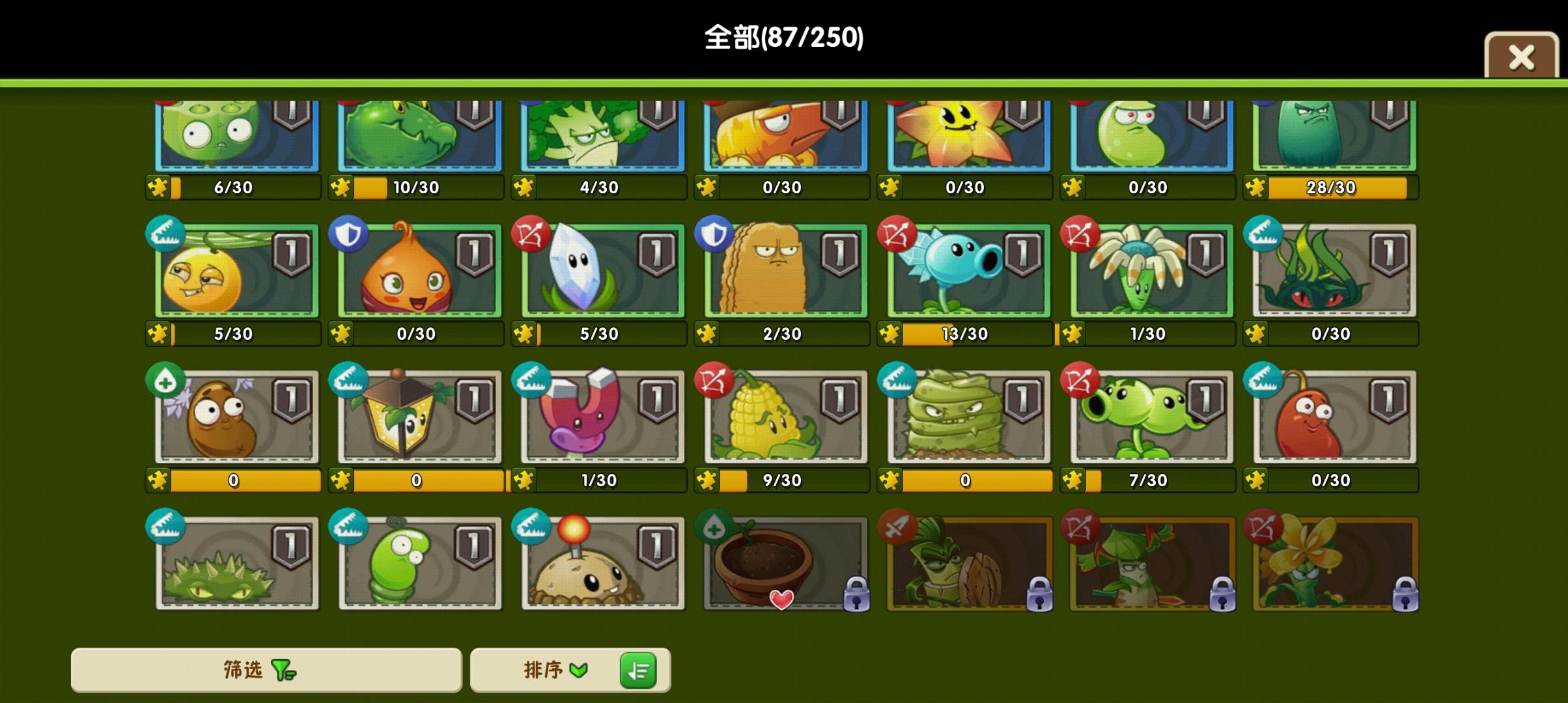Click the puzzle piece icon under the 28/30 card
The image size is (1568, 703).
[x=1259, y=187]
